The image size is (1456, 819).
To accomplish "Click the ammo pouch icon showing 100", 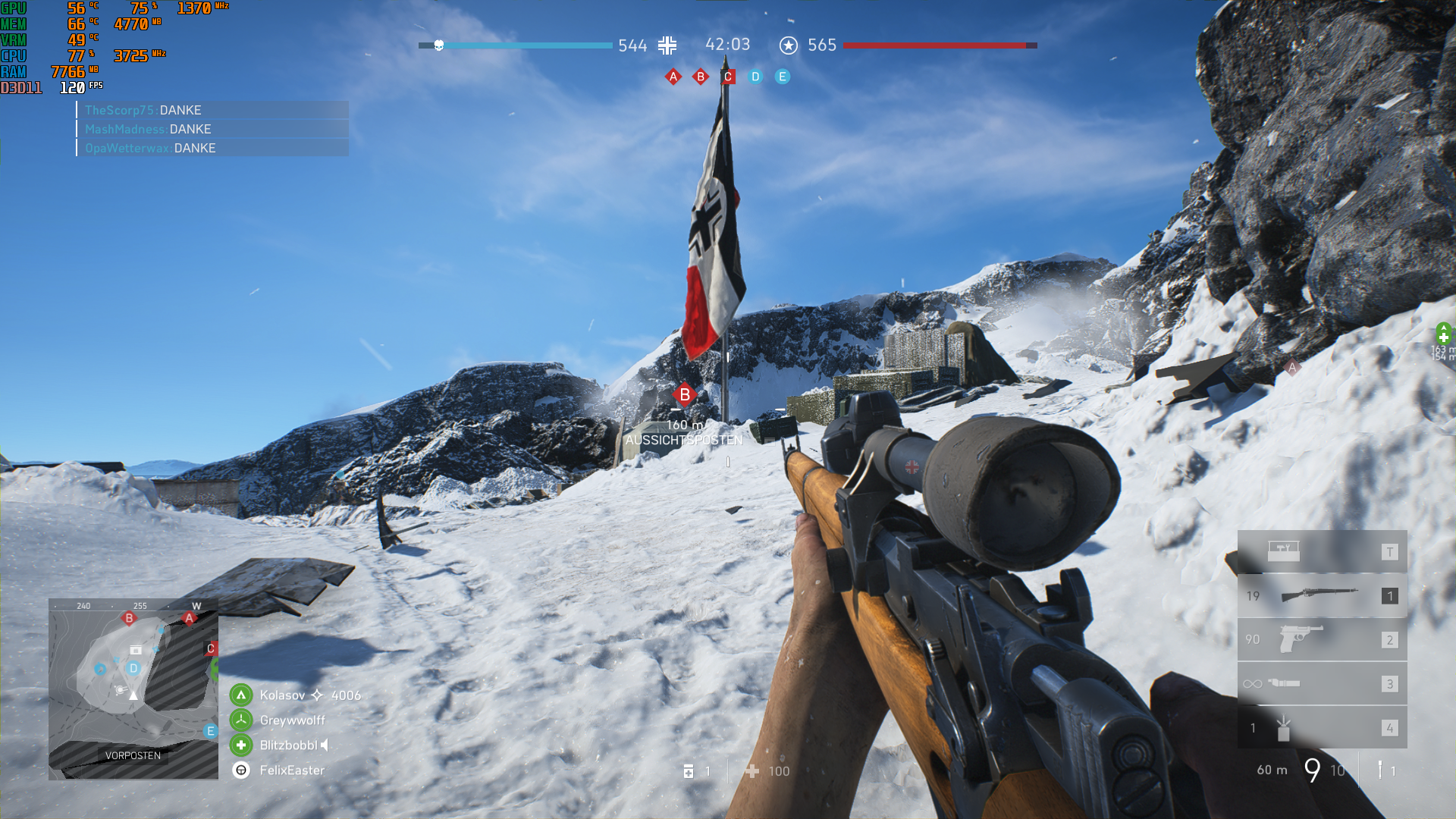I will pyautogui.click(x=753, y=770).
